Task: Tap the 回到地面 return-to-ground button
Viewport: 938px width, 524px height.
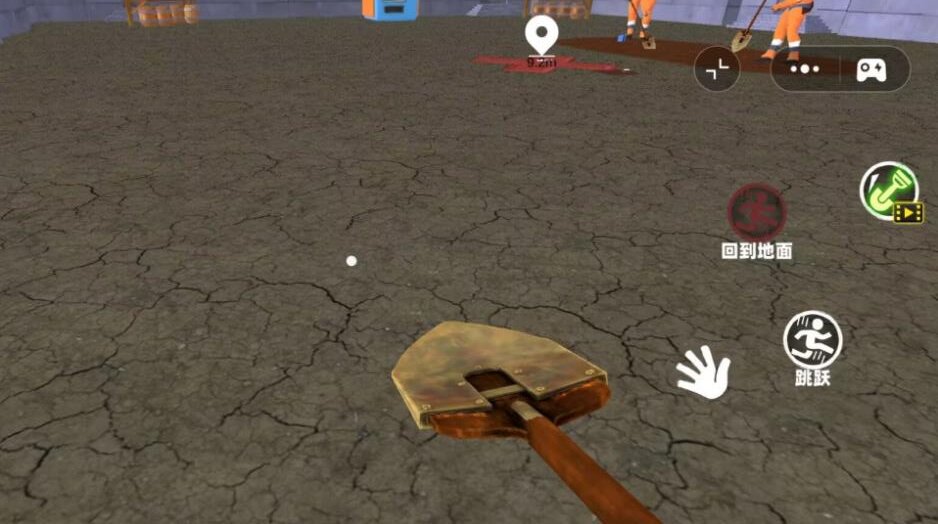Action: click(756, 213)
